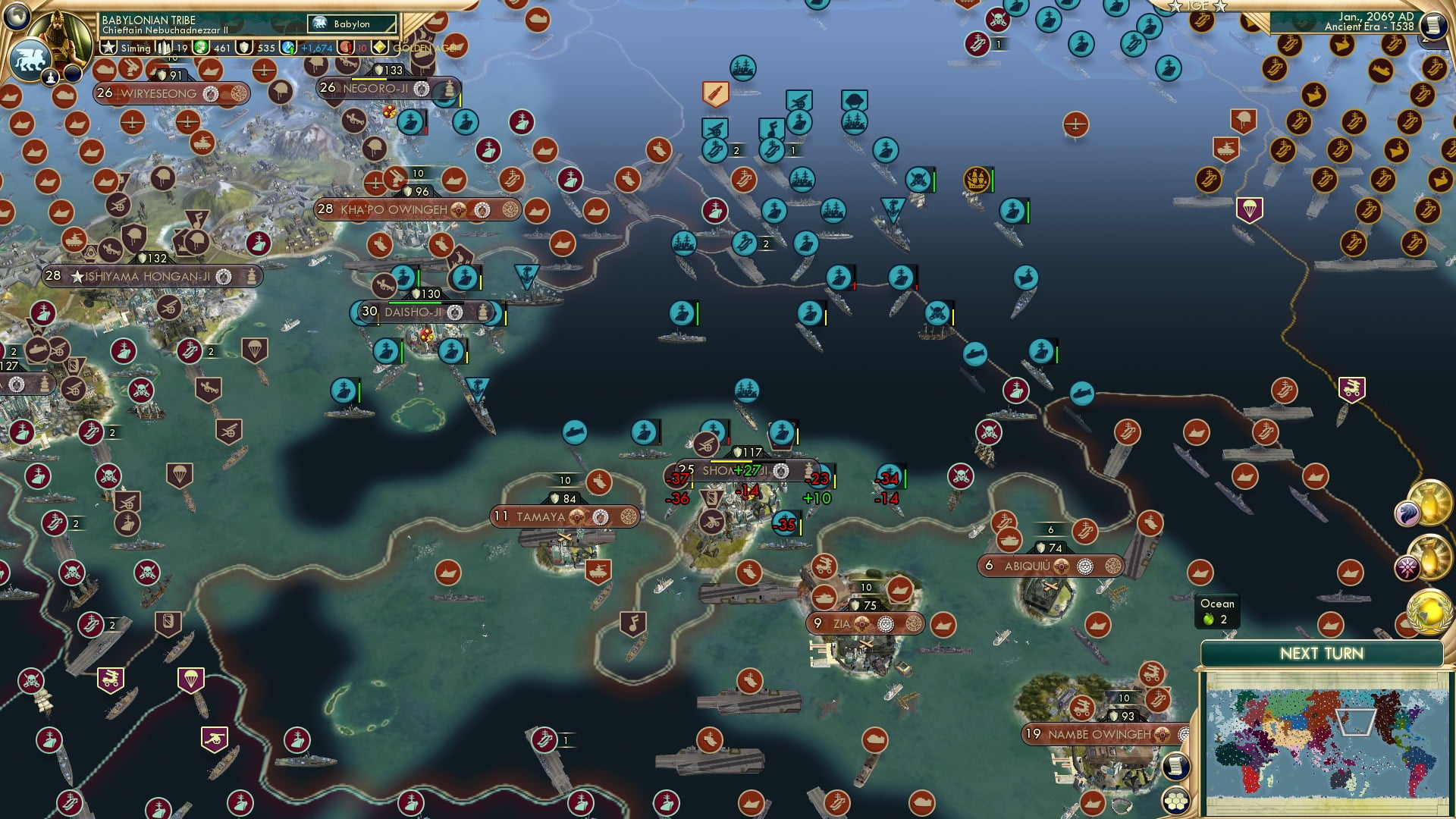Toggle strategic view with the globe icon
The image size is (1456, 819).
[17, 17]
